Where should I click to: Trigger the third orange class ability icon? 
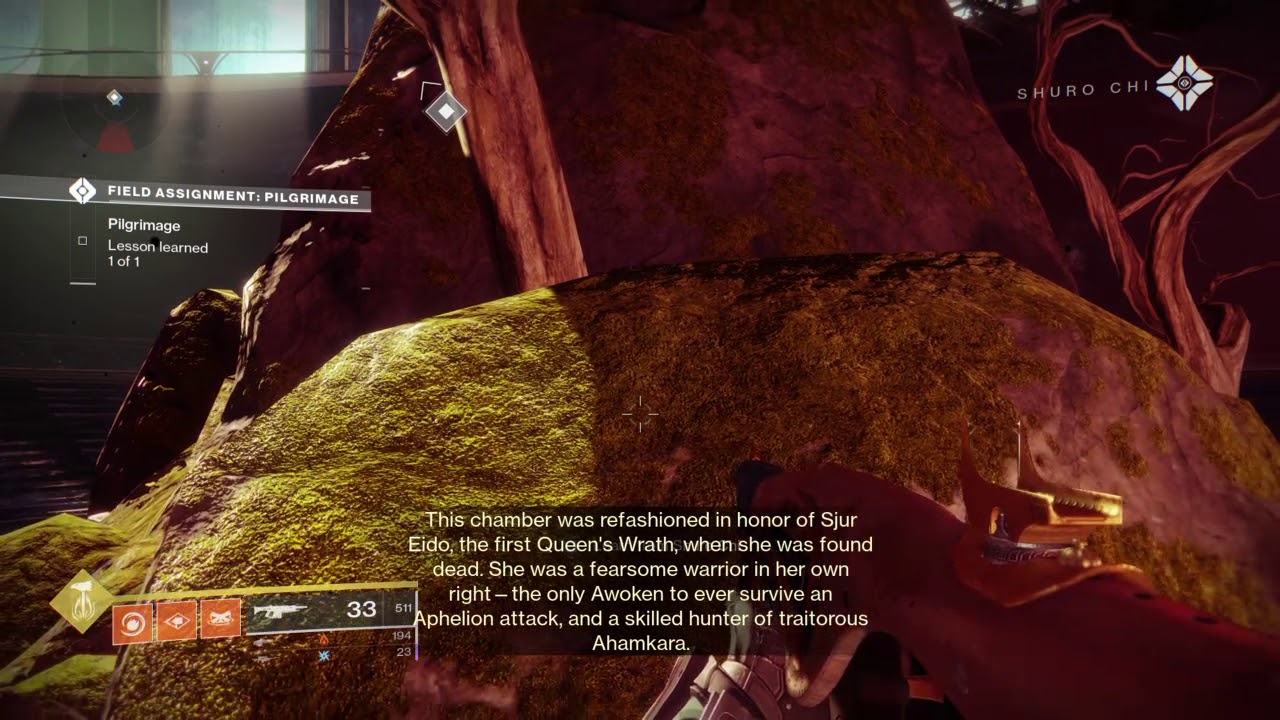click(220, 621)
